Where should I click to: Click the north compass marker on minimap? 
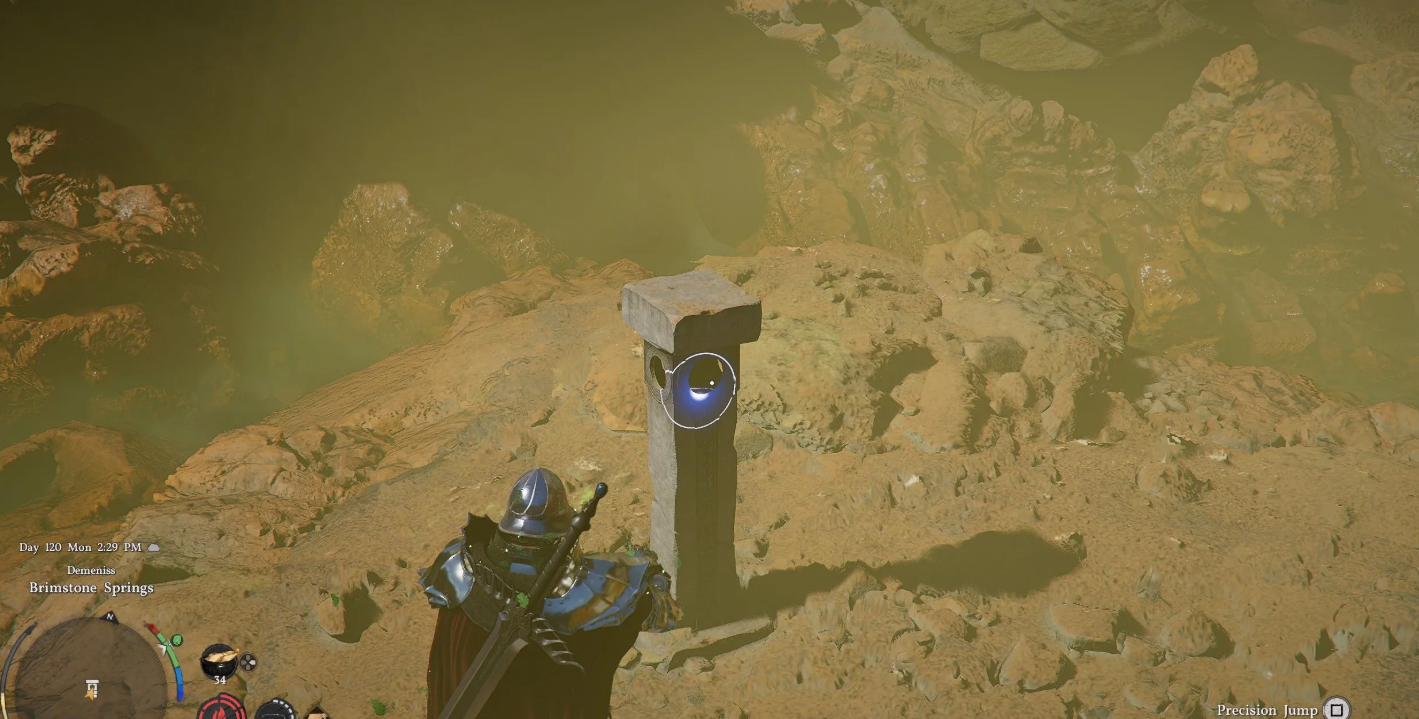click(110, 617)
